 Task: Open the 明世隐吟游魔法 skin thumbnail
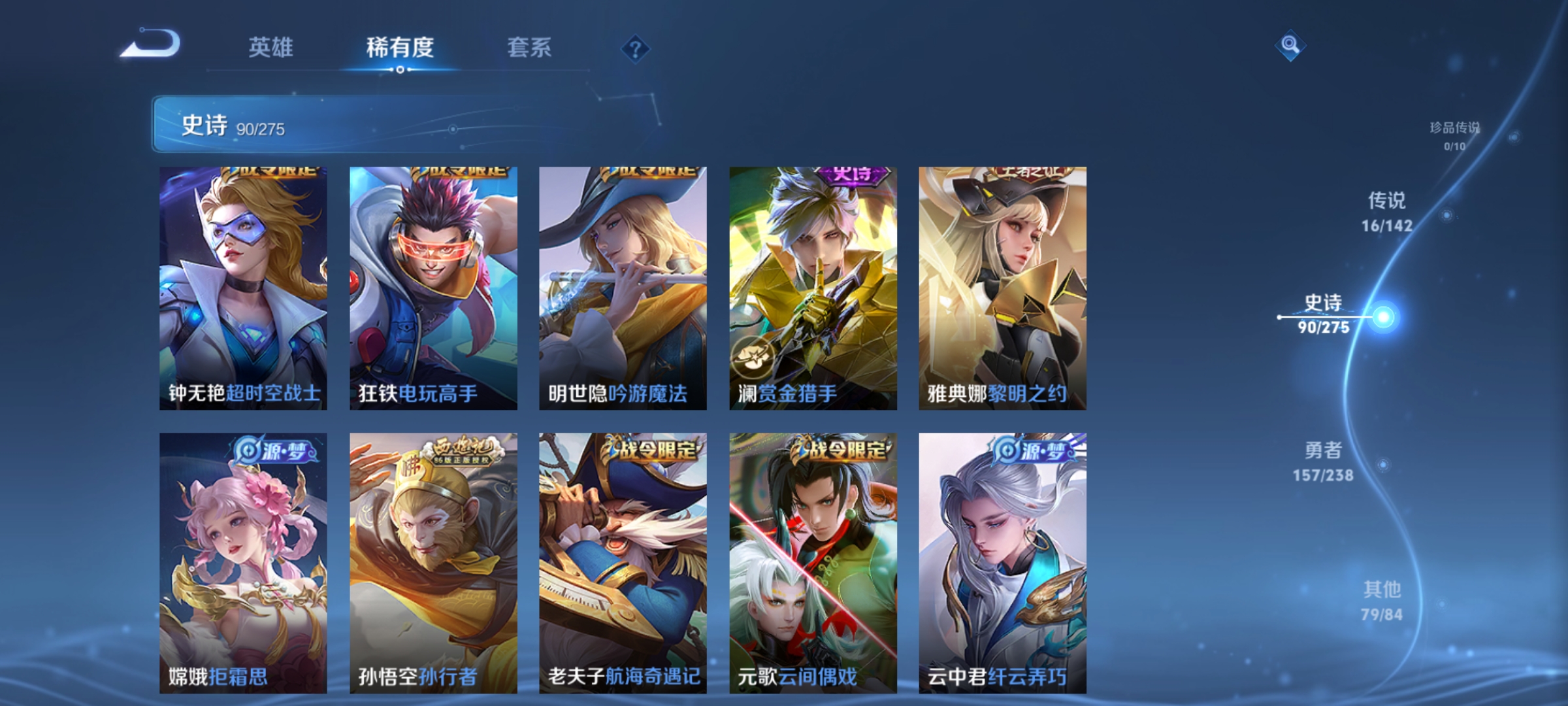pos(622,288)
